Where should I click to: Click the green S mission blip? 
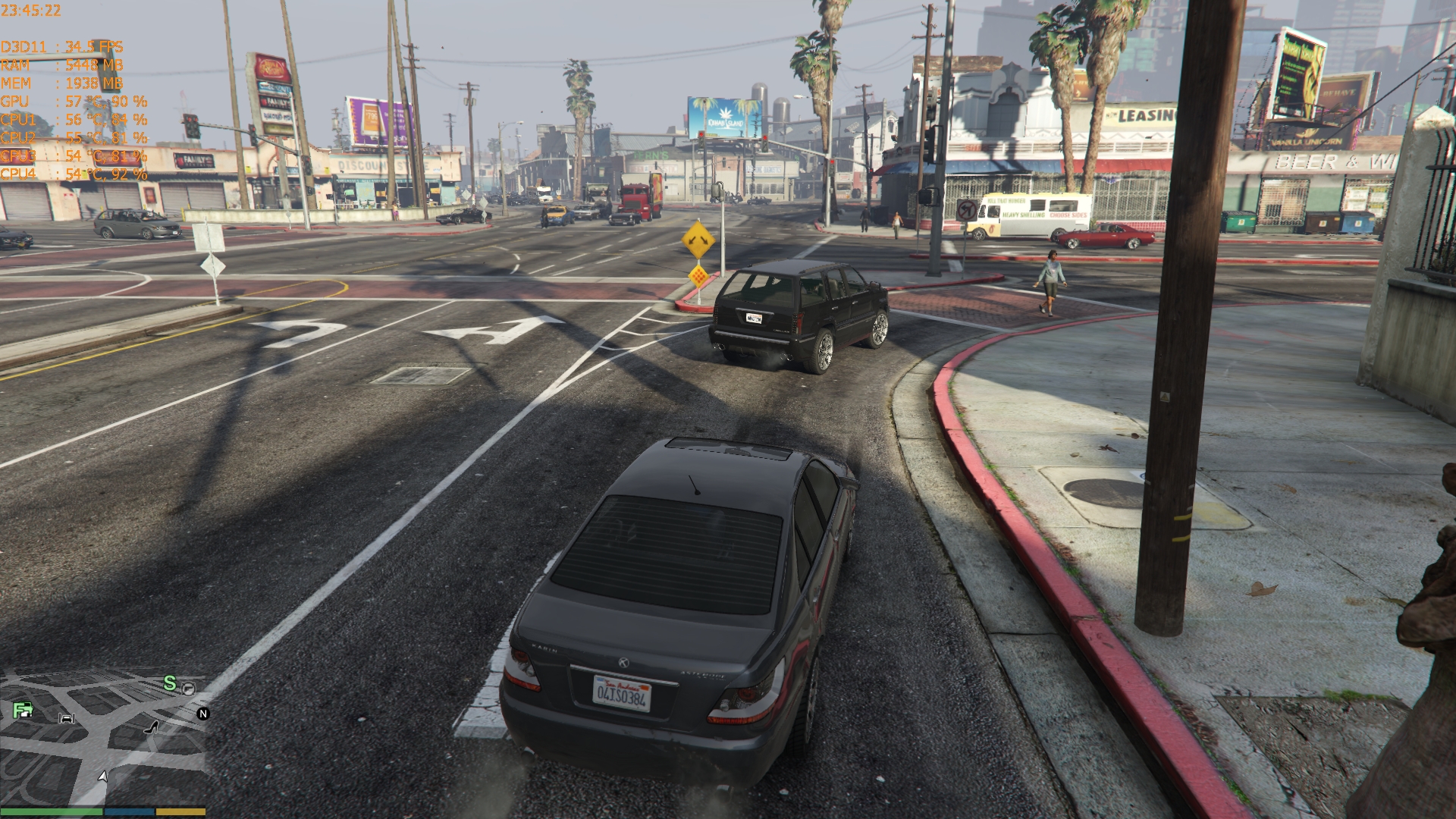[x=170, y=684]
